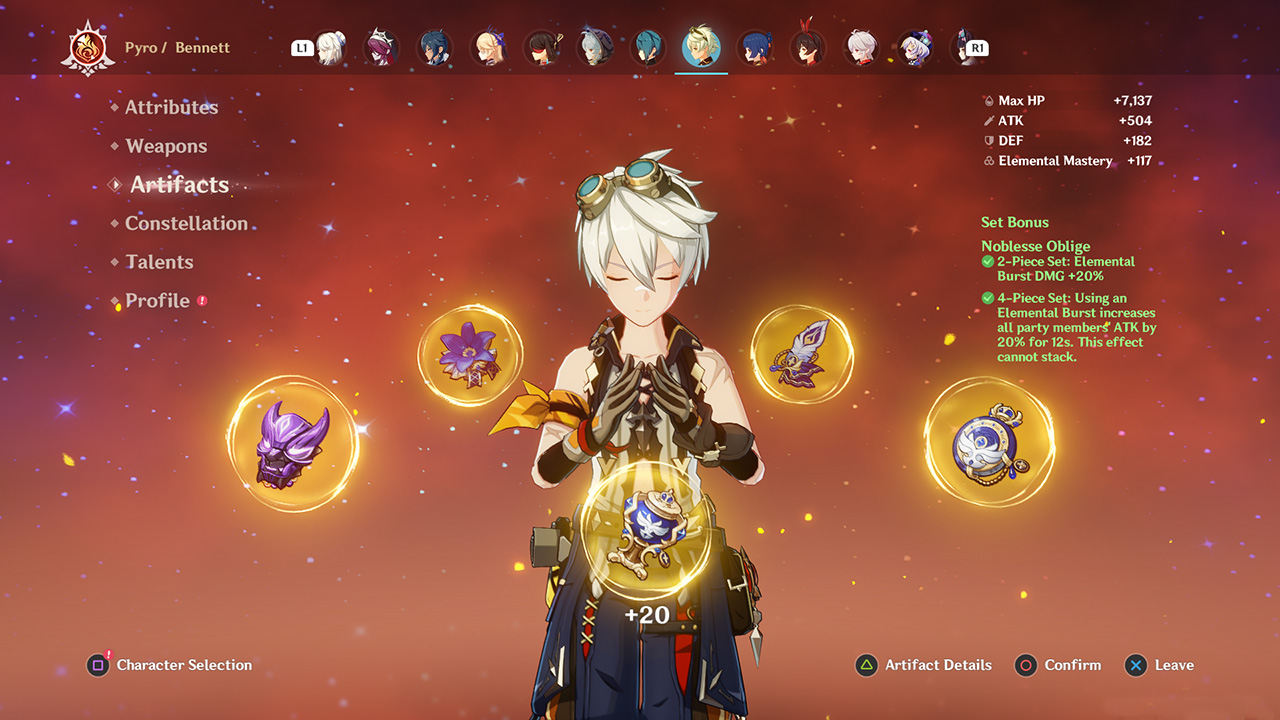Screen dimensions: 1280x720
Task: Select the Artifacts menu entry
Action: point(179,185)
